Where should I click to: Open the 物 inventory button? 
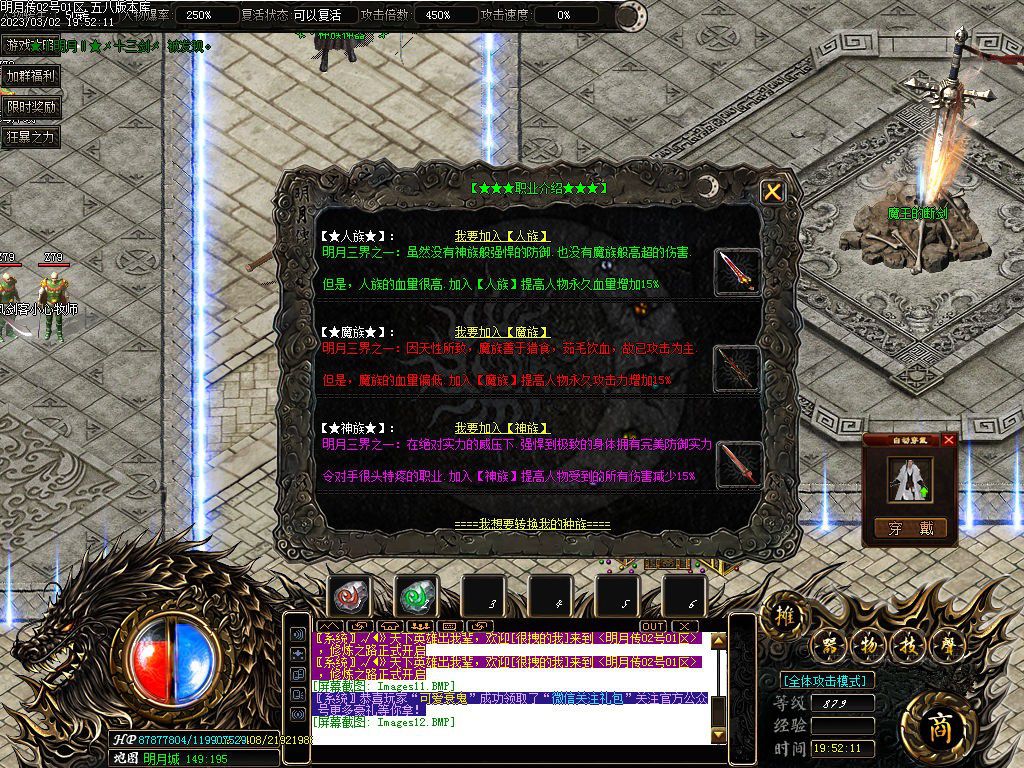point(869,647)
